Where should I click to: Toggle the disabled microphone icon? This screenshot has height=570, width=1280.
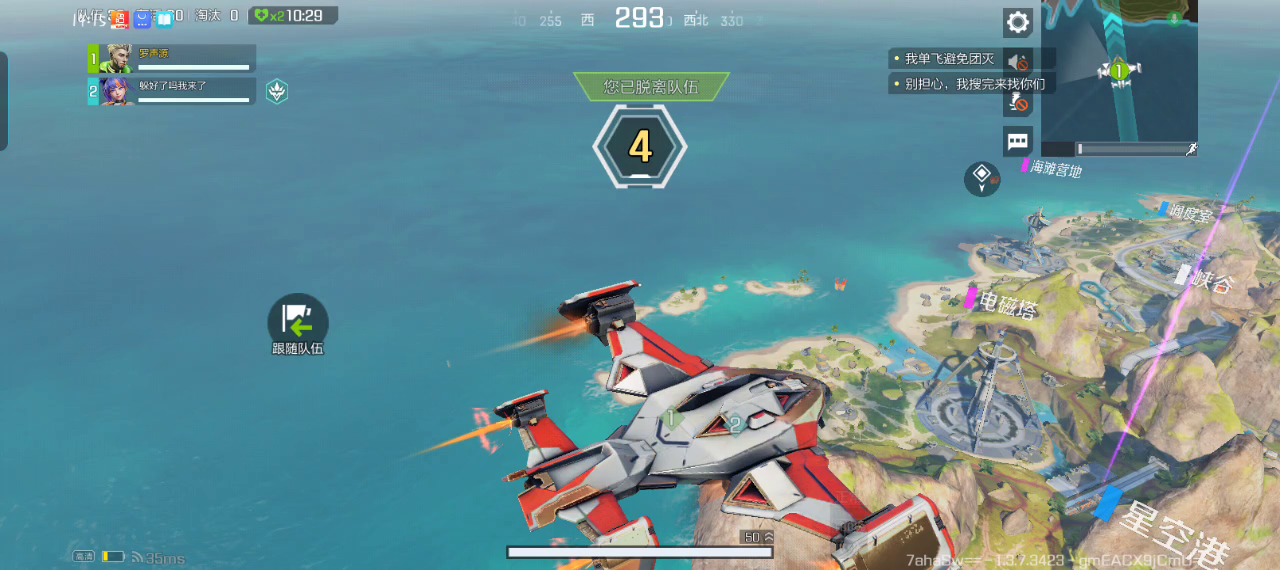pyautogui.click(x=1018, y=102)
